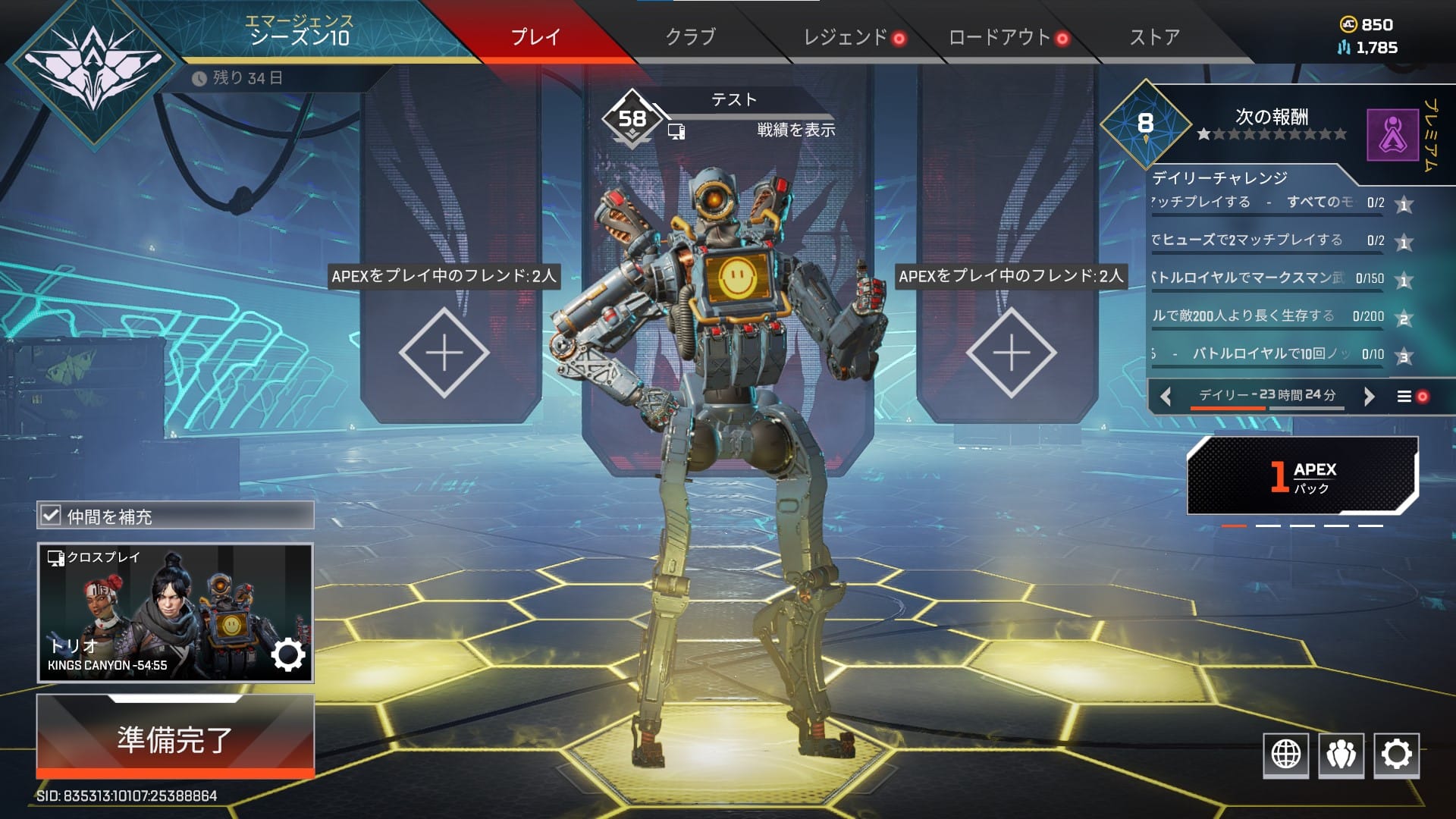1456x819 pixels.
Task: Click the right arrow next to デイリー timer
Action: point(1370,395)
